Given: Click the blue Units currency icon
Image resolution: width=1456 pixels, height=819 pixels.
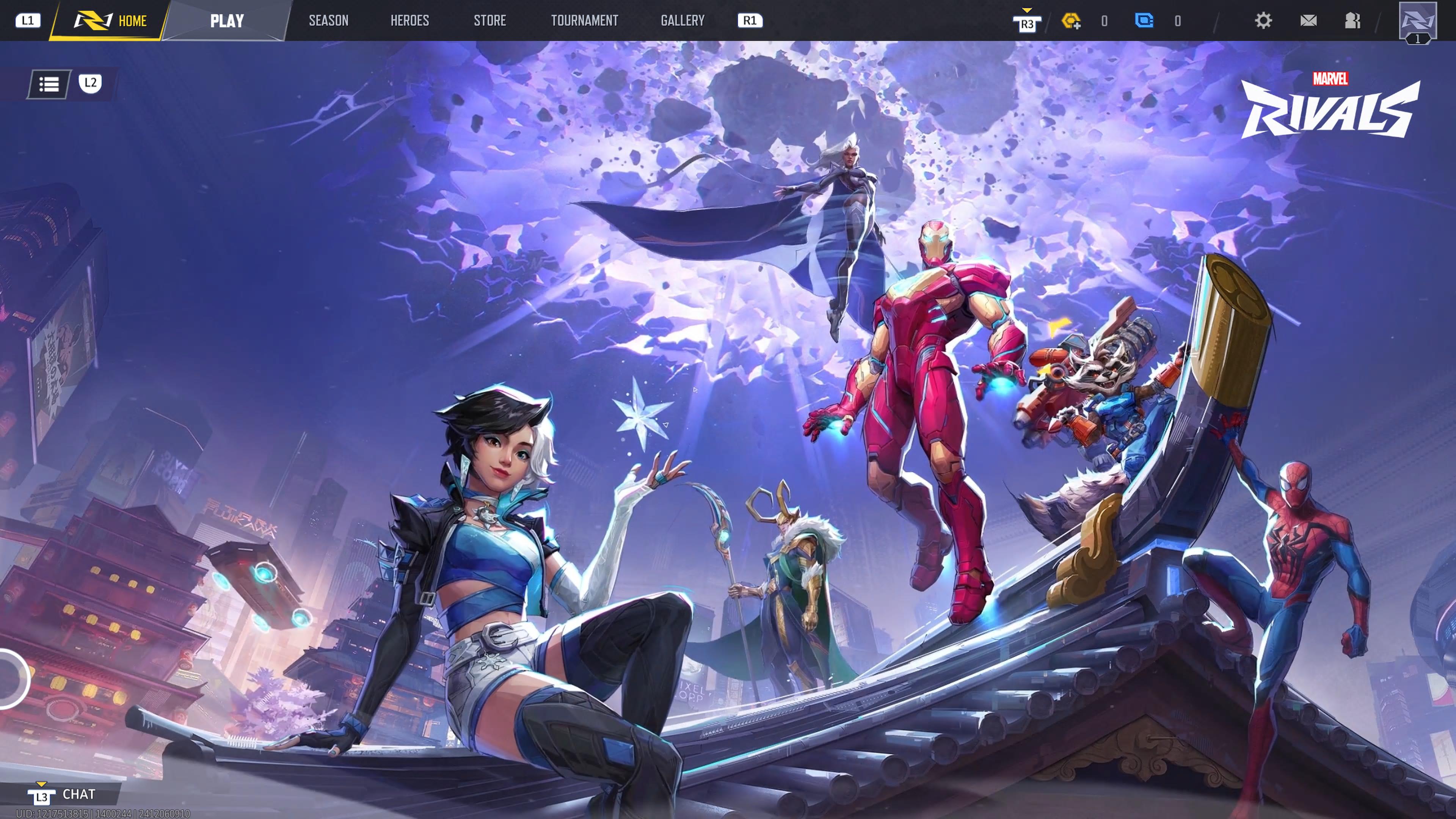Looking at the screenshot, I should [x=1144, y=21].
